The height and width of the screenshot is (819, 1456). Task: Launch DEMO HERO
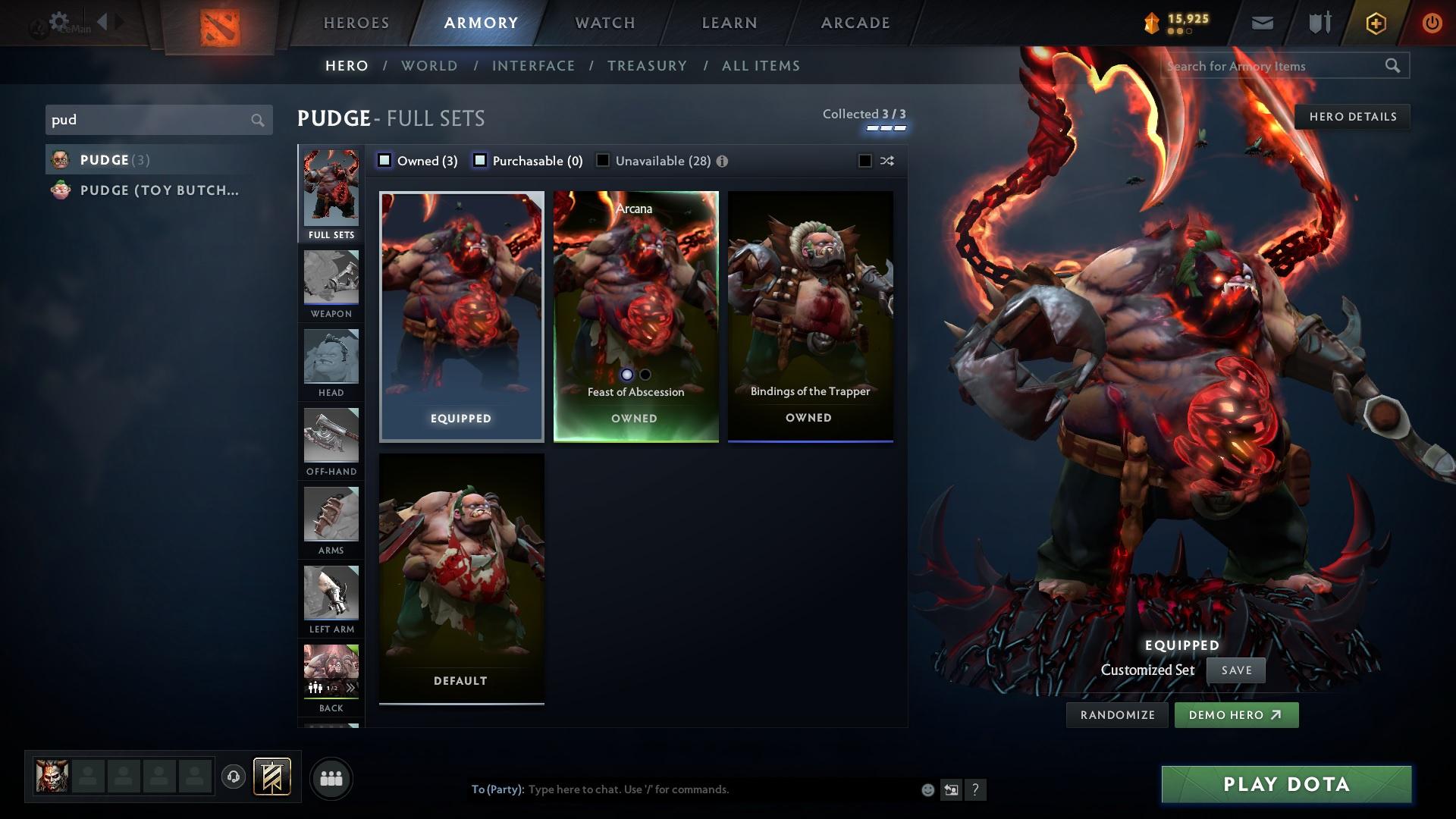[1236, 714]
